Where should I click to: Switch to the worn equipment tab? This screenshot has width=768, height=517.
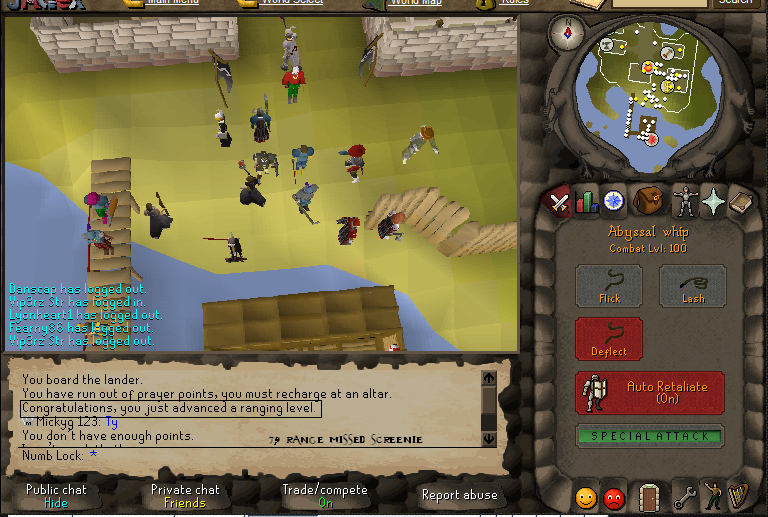(x=684, y=202)
